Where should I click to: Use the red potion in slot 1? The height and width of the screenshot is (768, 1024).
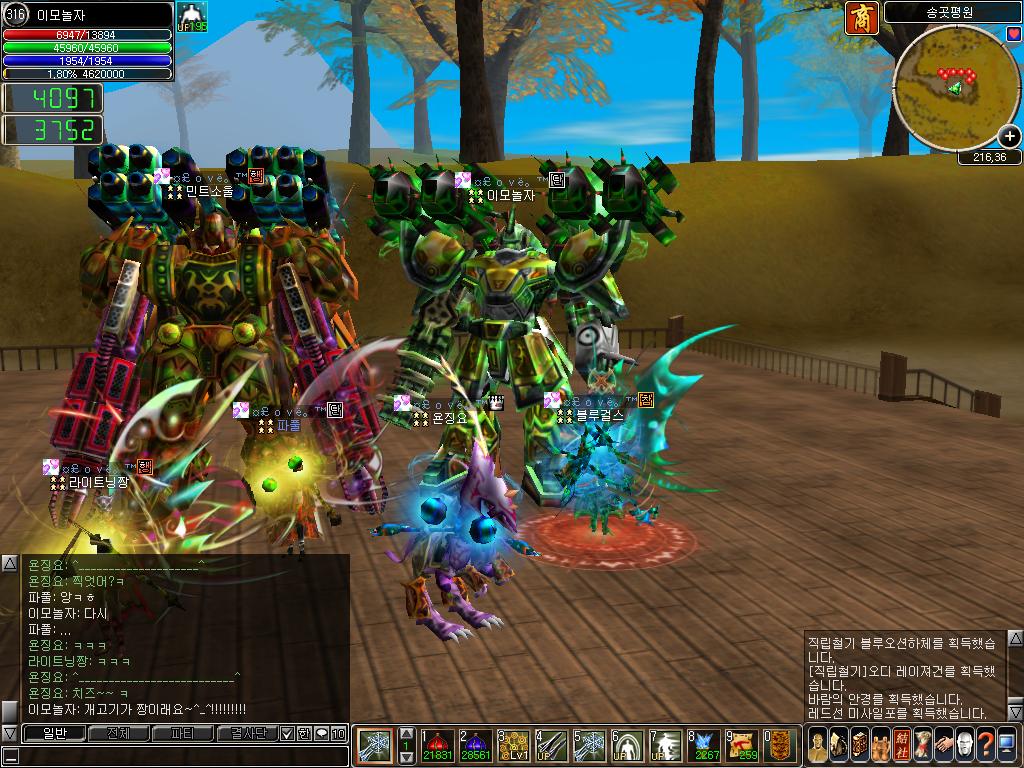tap(438, 745)
